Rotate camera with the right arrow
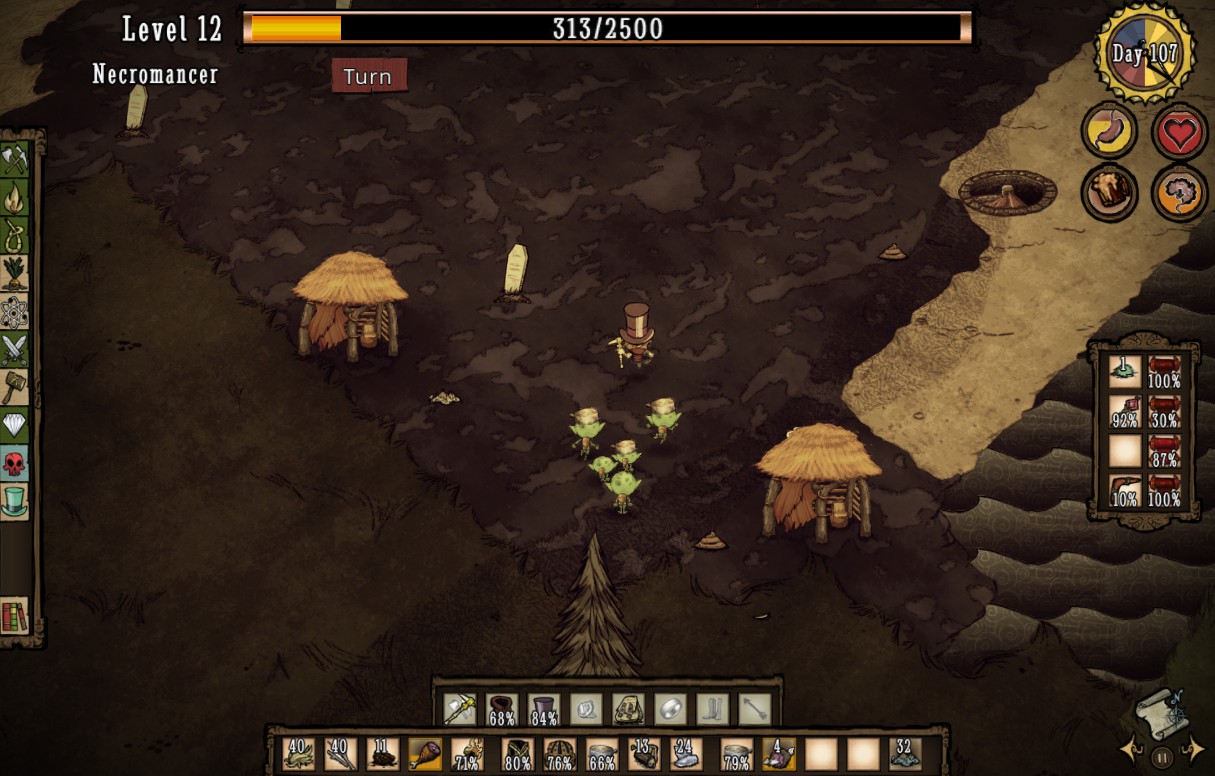Viewport: 1215px width, 776px height. click(x=1193, y=747)
